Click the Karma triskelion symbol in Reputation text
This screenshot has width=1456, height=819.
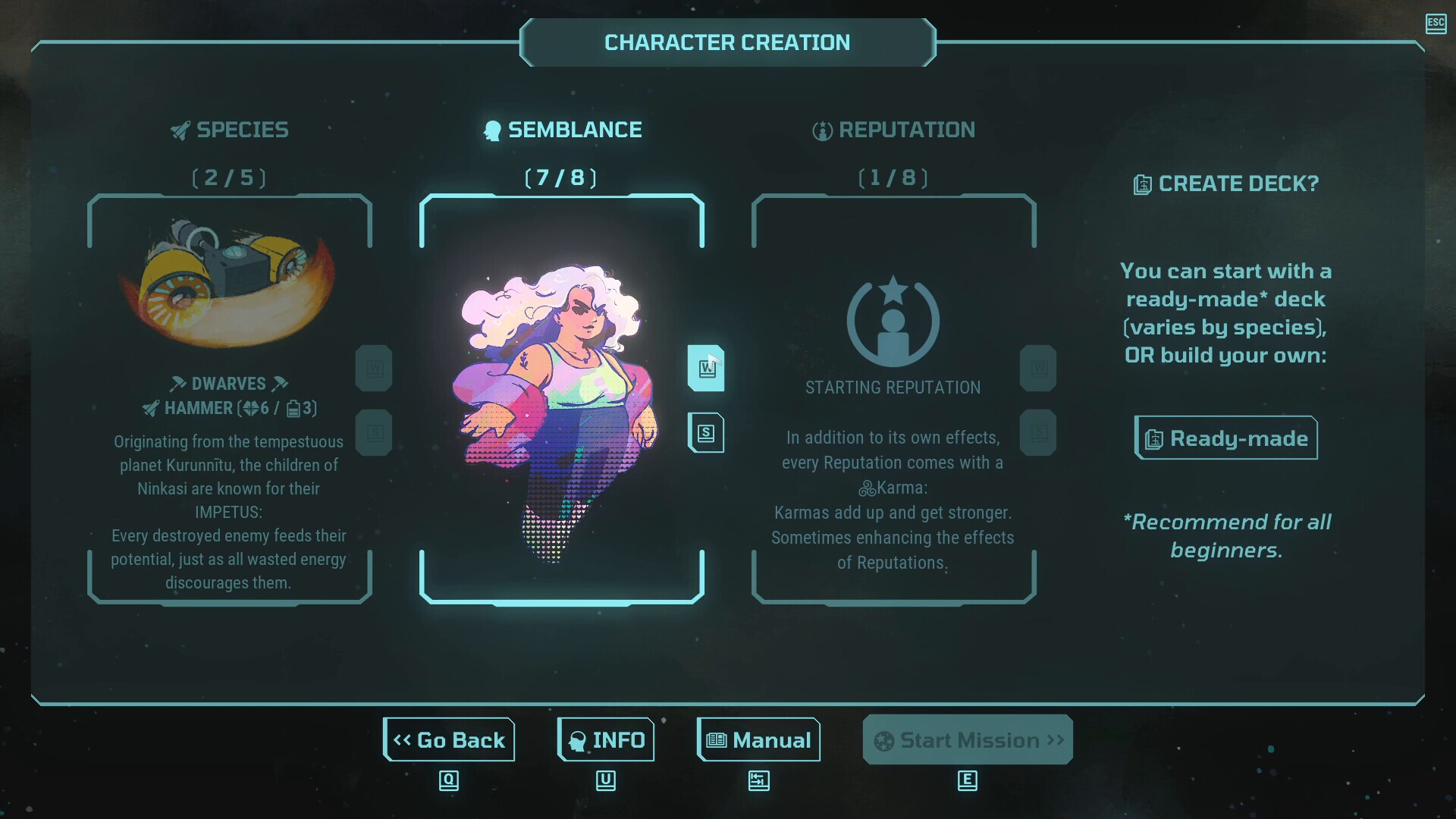tap(866, 488)
